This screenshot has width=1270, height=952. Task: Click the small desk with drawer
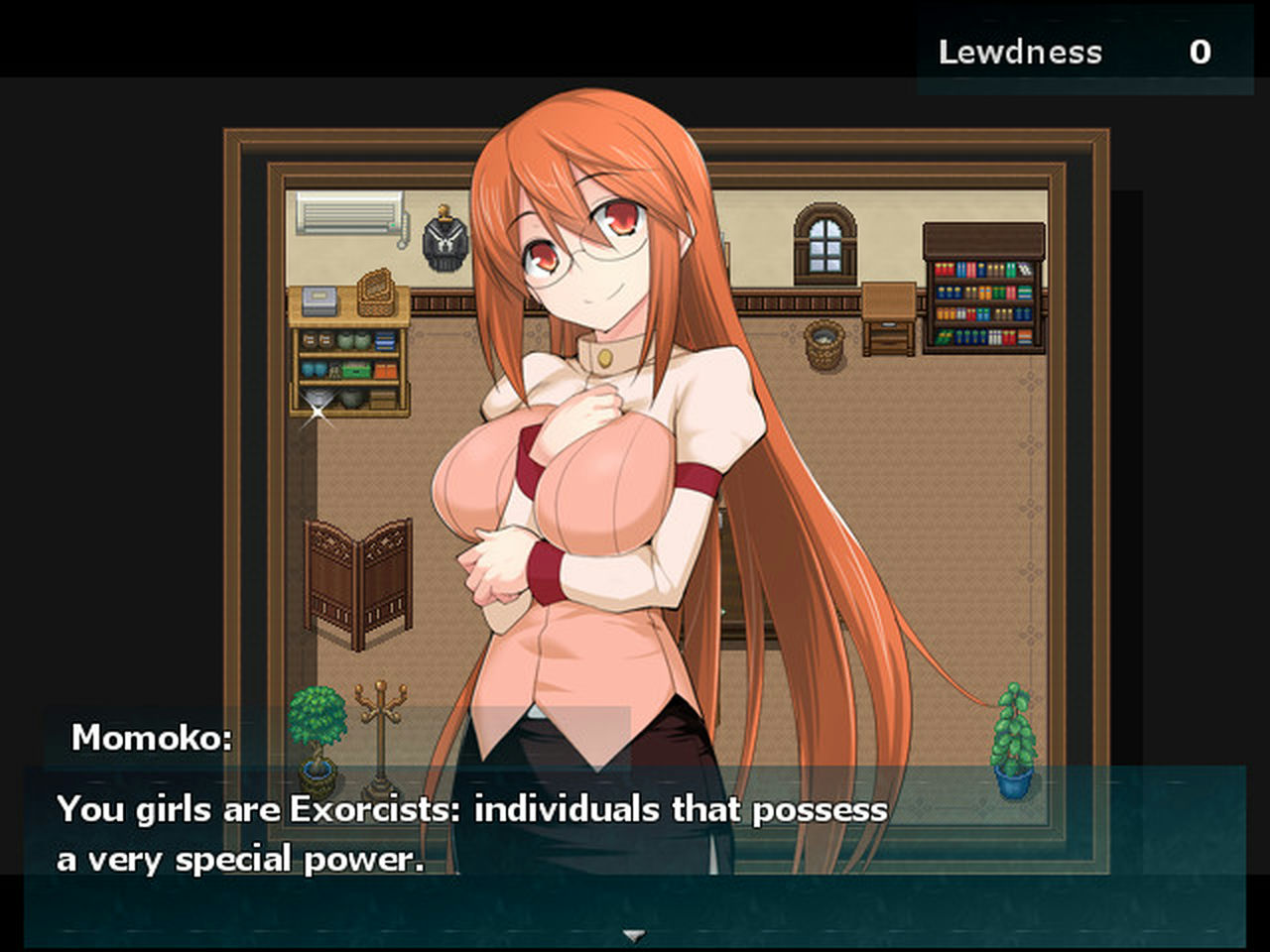(x=888, y=317)
